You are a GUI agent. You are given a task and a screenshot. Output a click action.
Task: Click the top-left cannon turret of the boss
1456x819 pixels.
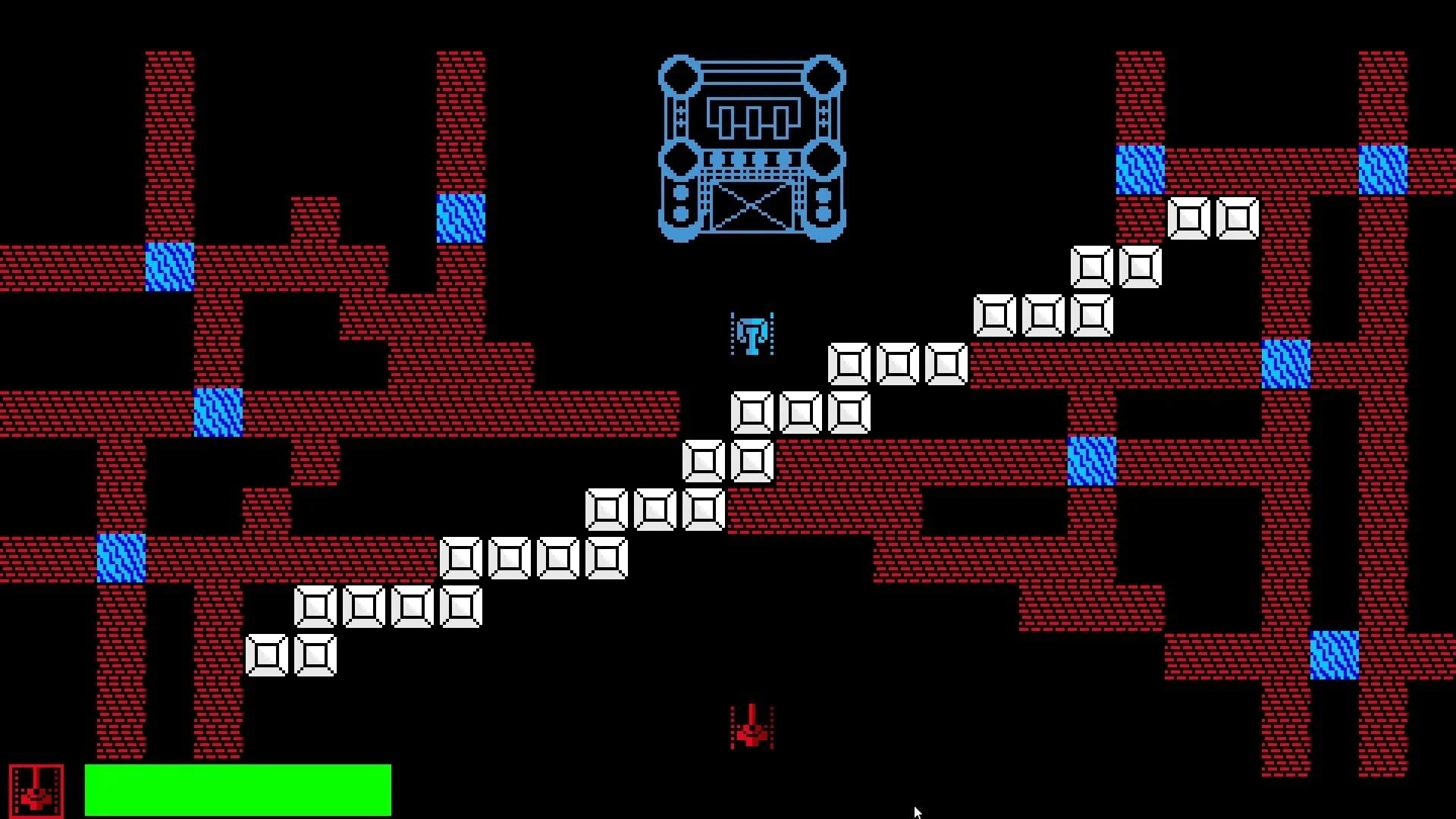click(679, 76)
